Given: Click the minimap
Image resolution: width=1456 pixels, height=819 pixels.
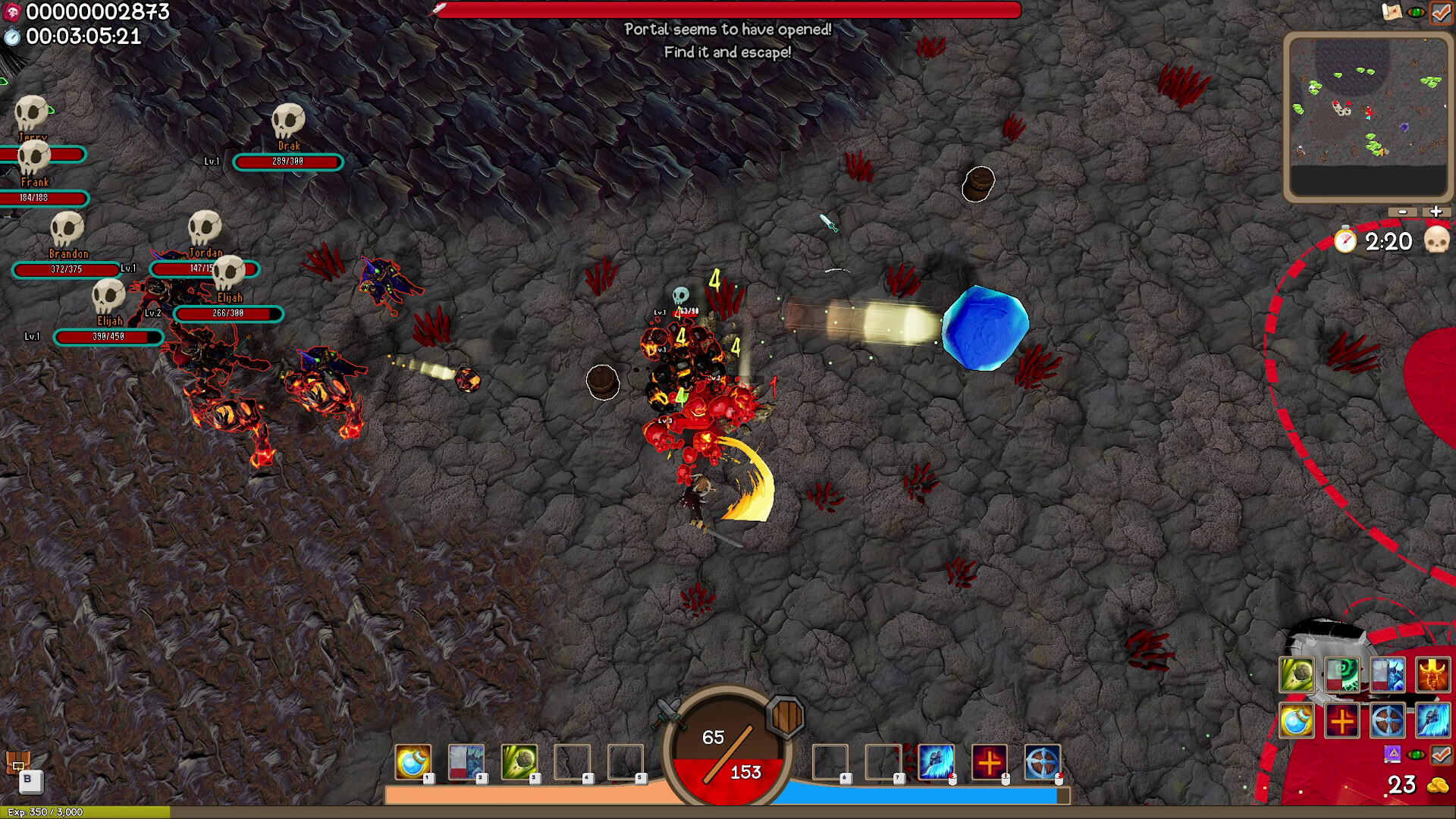Looking at the screenshot, I should point(1368,118).
